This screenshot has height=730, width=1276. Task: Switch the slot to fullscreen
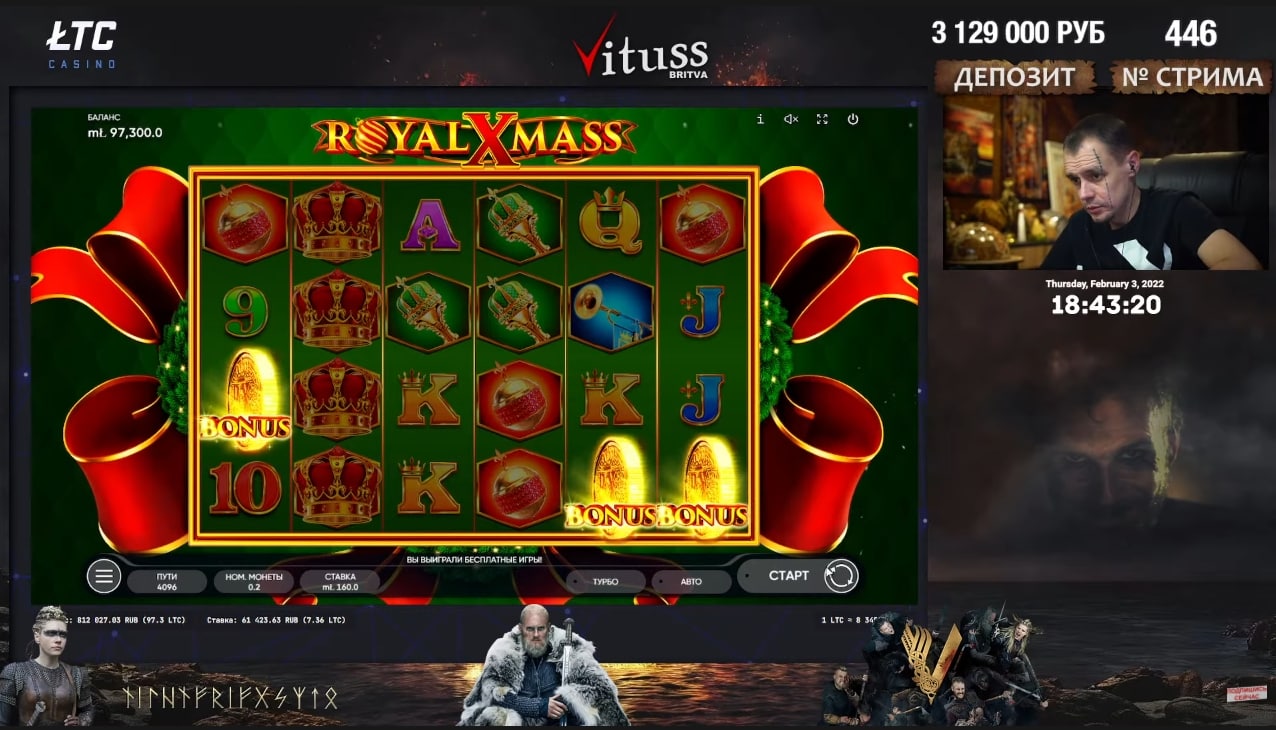tap(822, 119)
